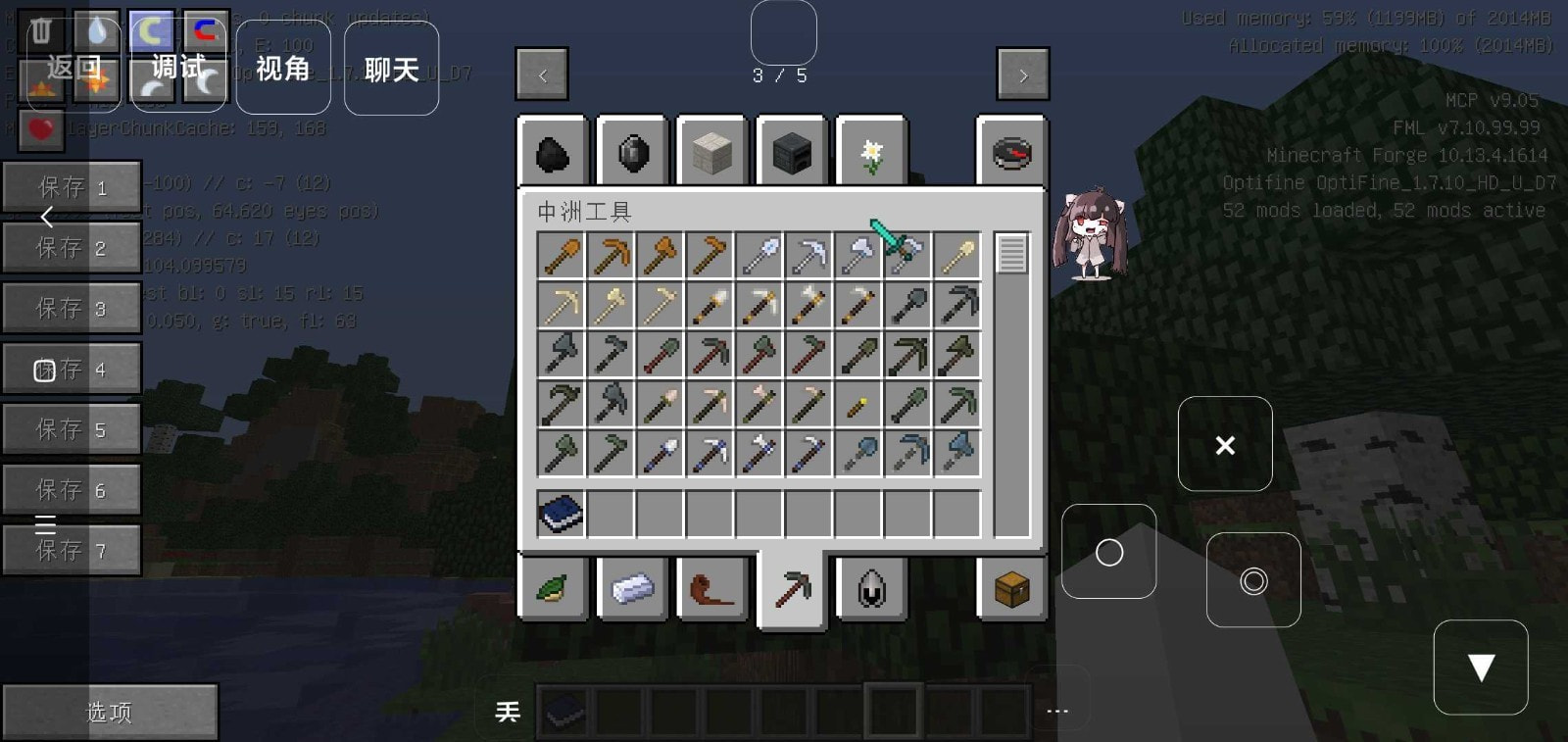Open the 聊天 chat button
Viewport: 1568px width, 742px height.
coord(391,69)
